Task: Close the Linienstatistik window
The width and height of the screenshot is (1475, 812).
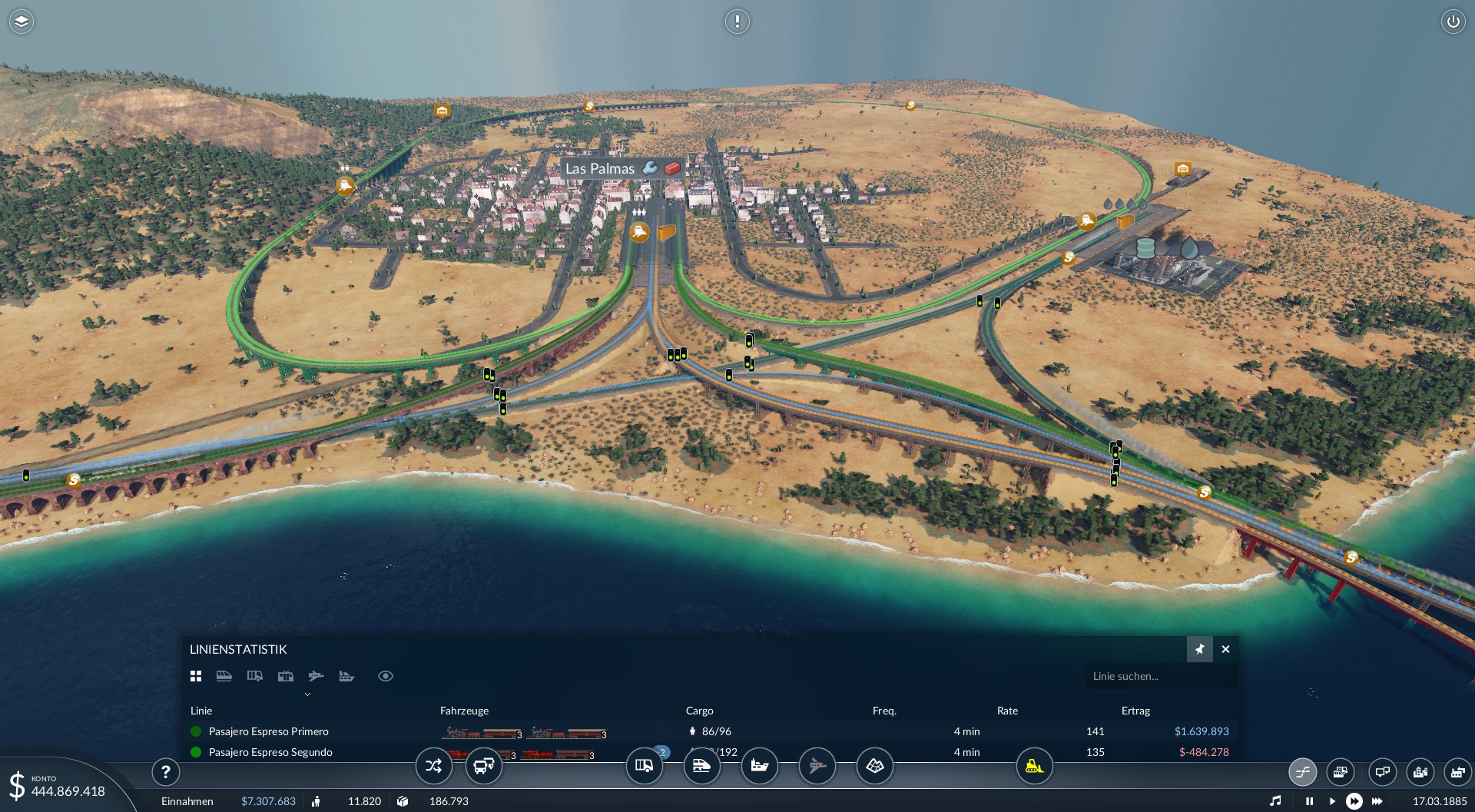Action: [x=1225, y=649]
